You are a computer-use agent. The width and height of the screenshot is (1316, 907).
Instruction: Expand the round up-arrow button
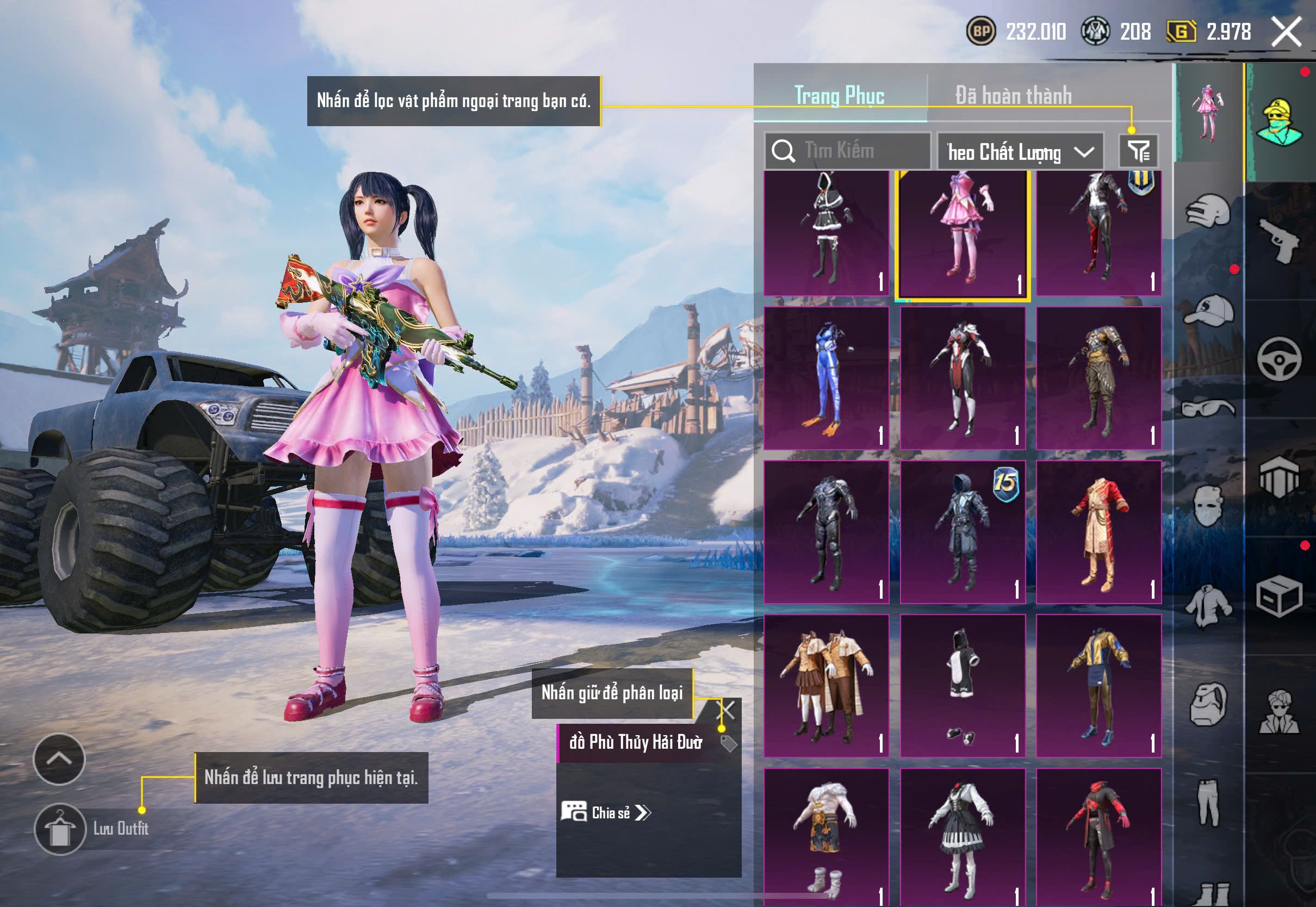point(59,759)
